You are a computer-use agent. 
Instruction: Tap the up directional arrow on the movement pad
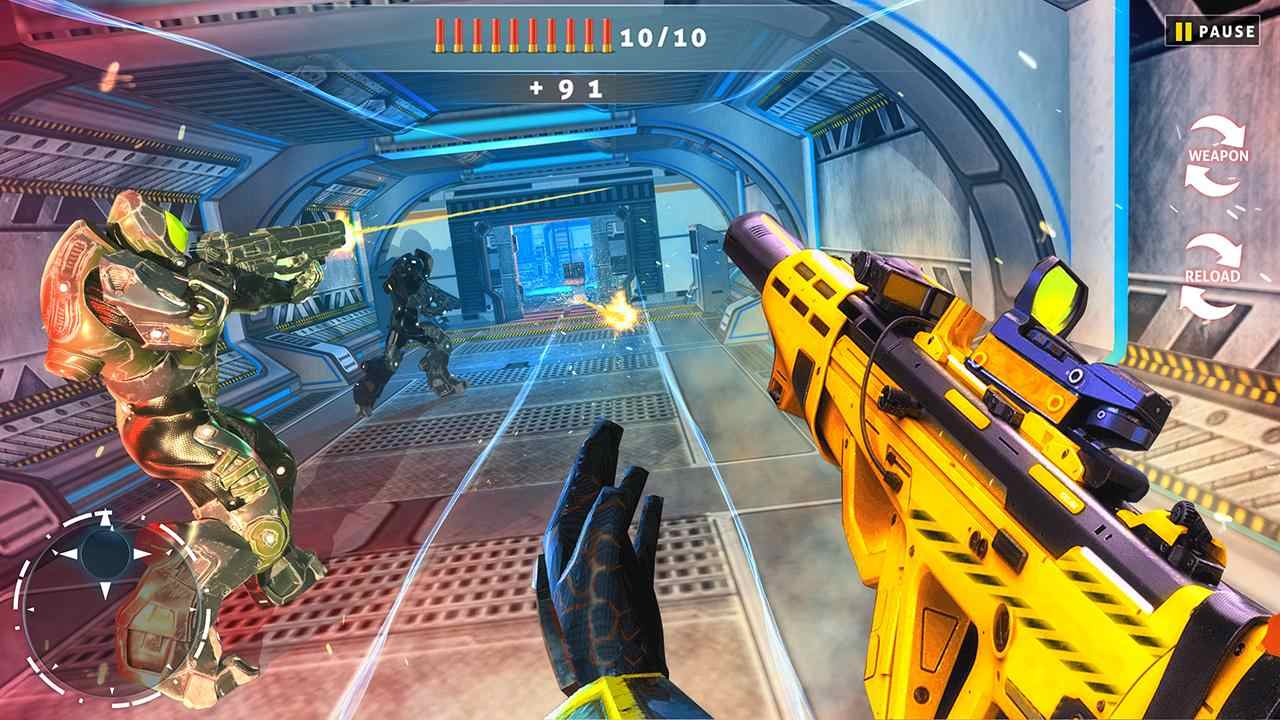pyautogui.click(x=105, y=516)
